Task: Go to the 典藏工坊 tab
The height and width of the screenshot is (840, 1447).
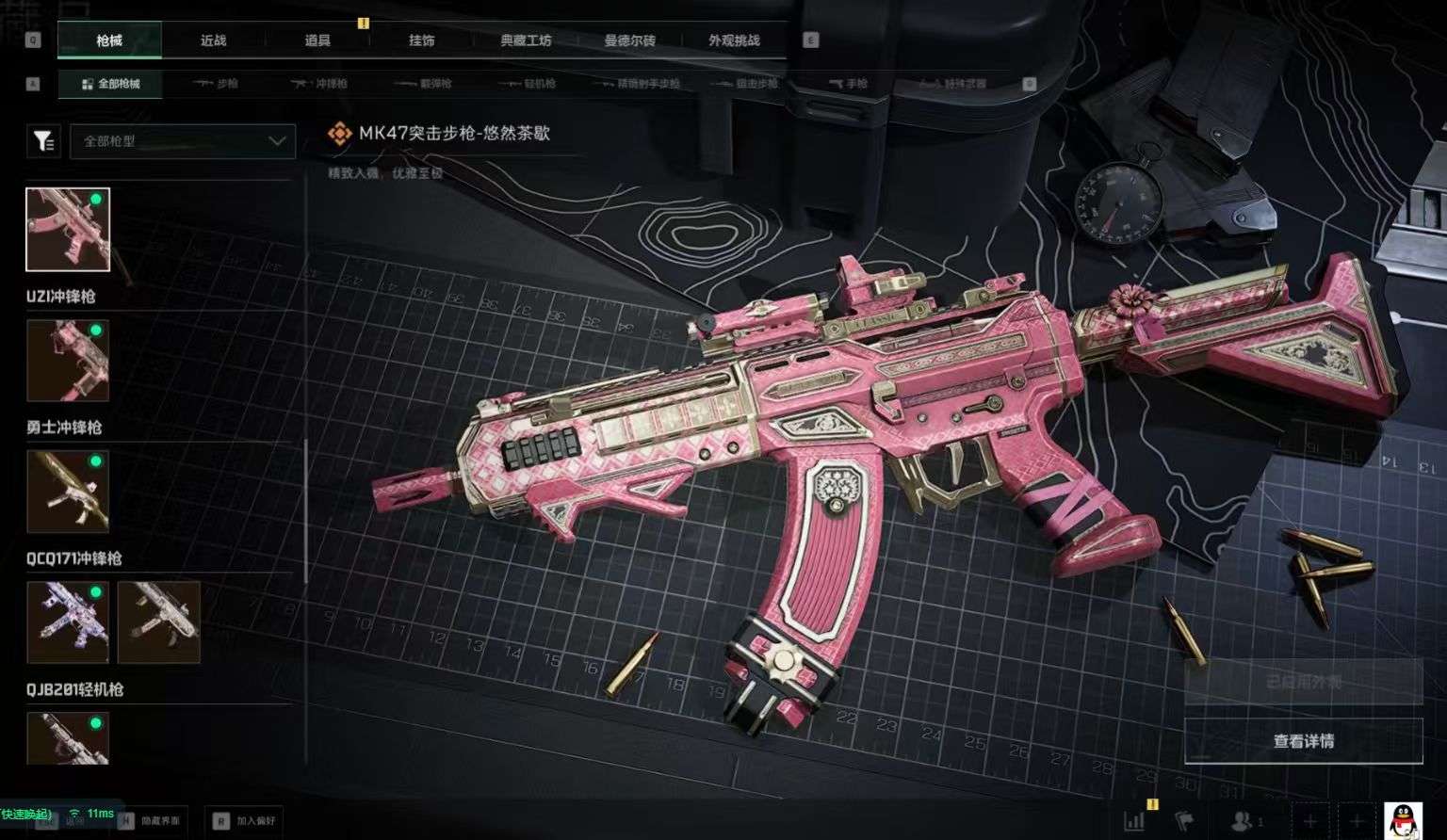Action: [x=526, y=40]
